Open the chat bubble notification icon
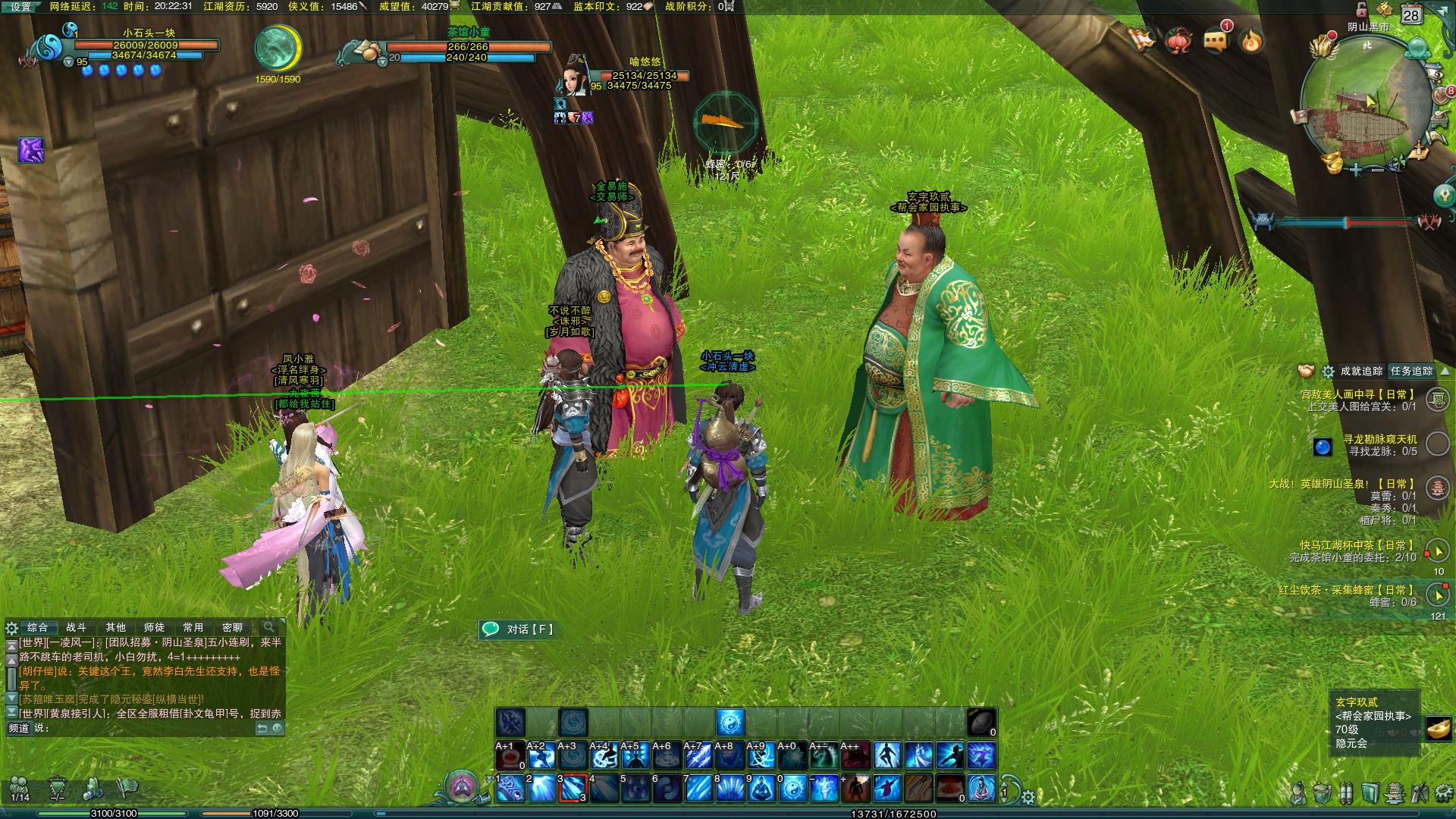The width and height of the screenshot is (1456, 819). [x=1216, y=40]
